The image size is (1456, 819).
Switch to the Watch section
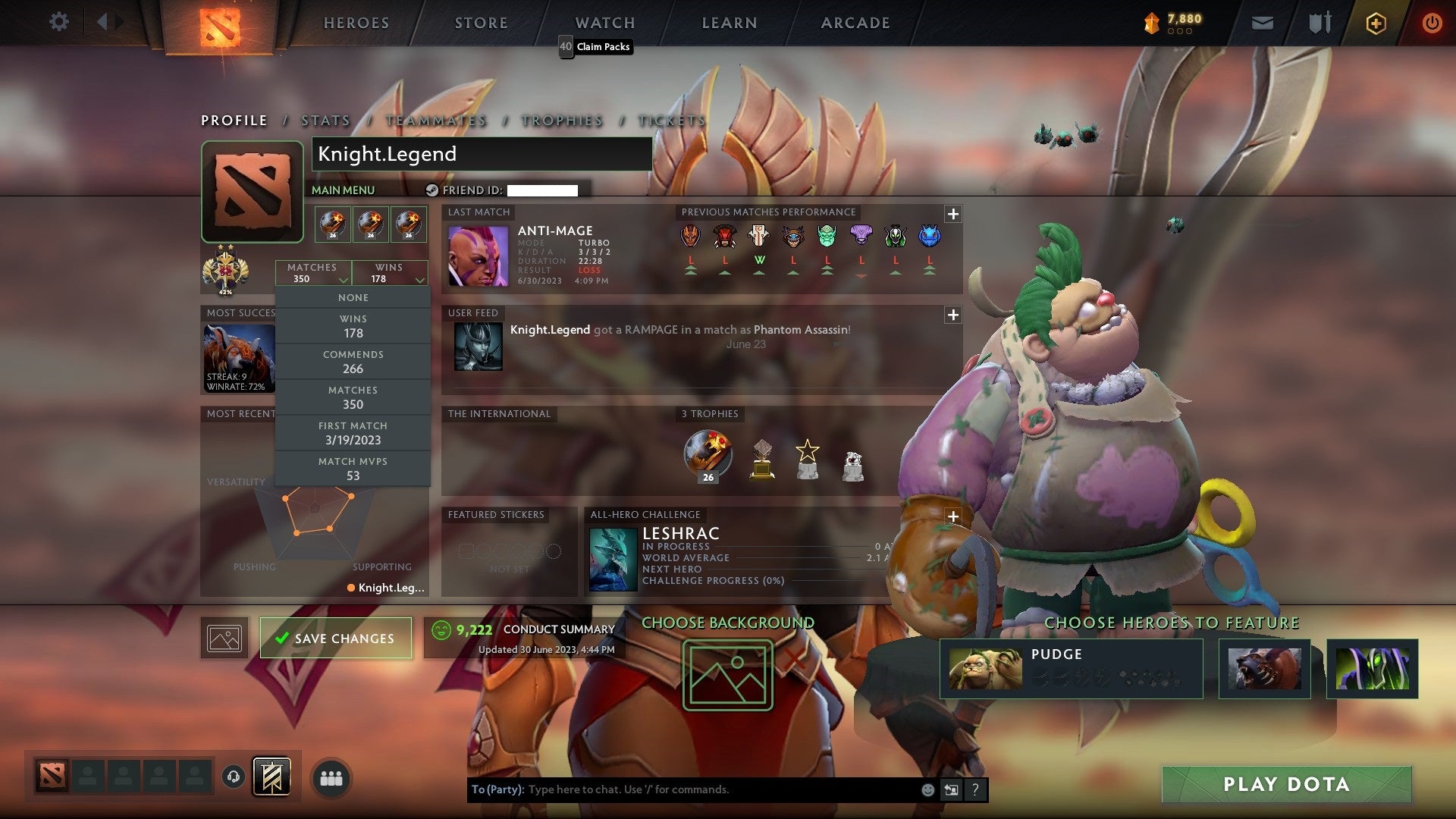(605, 23)
